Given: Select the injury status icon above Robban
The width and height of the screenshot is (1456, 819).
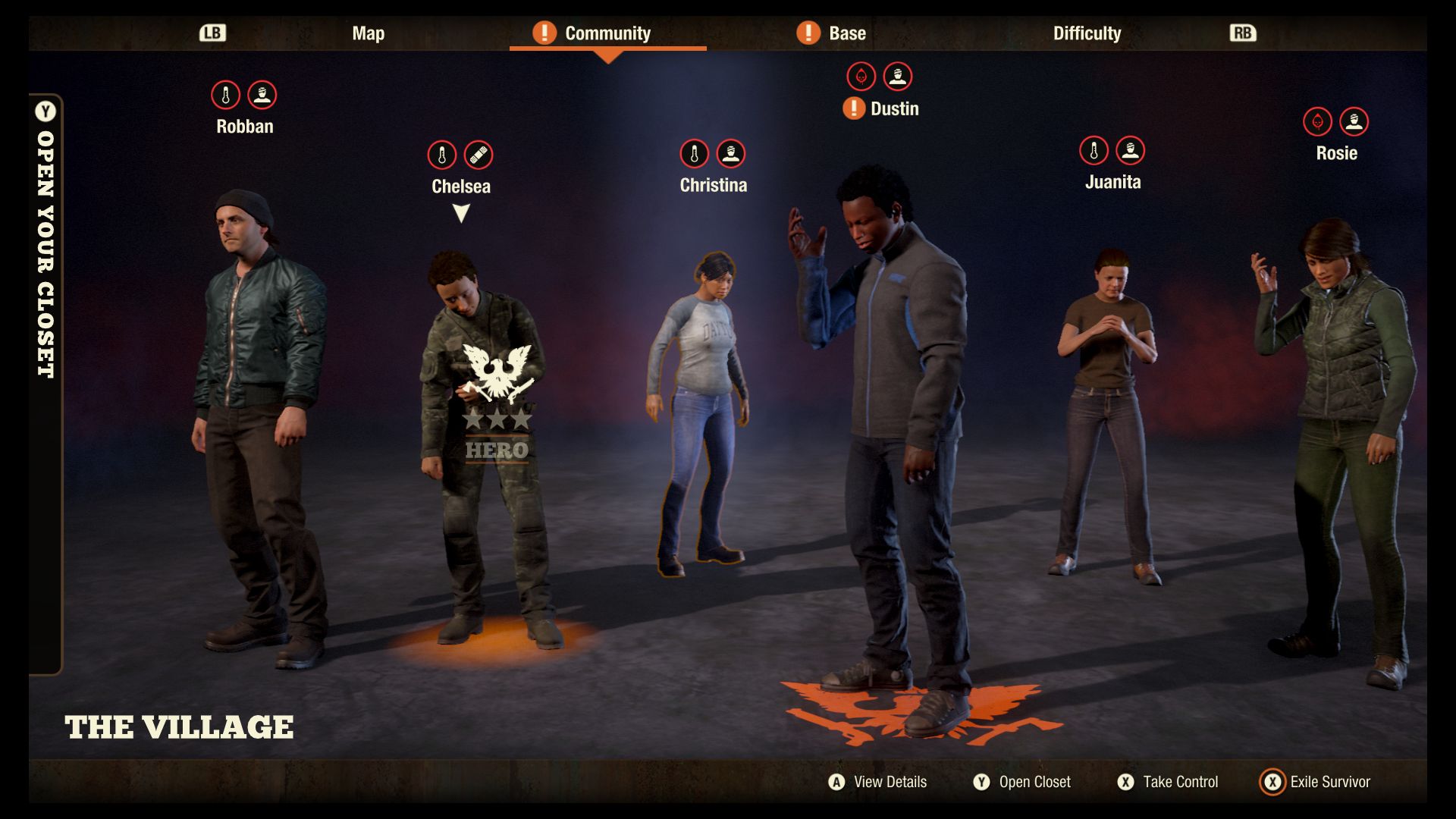Looking at the screenshot, I should [x=262, y=95].
